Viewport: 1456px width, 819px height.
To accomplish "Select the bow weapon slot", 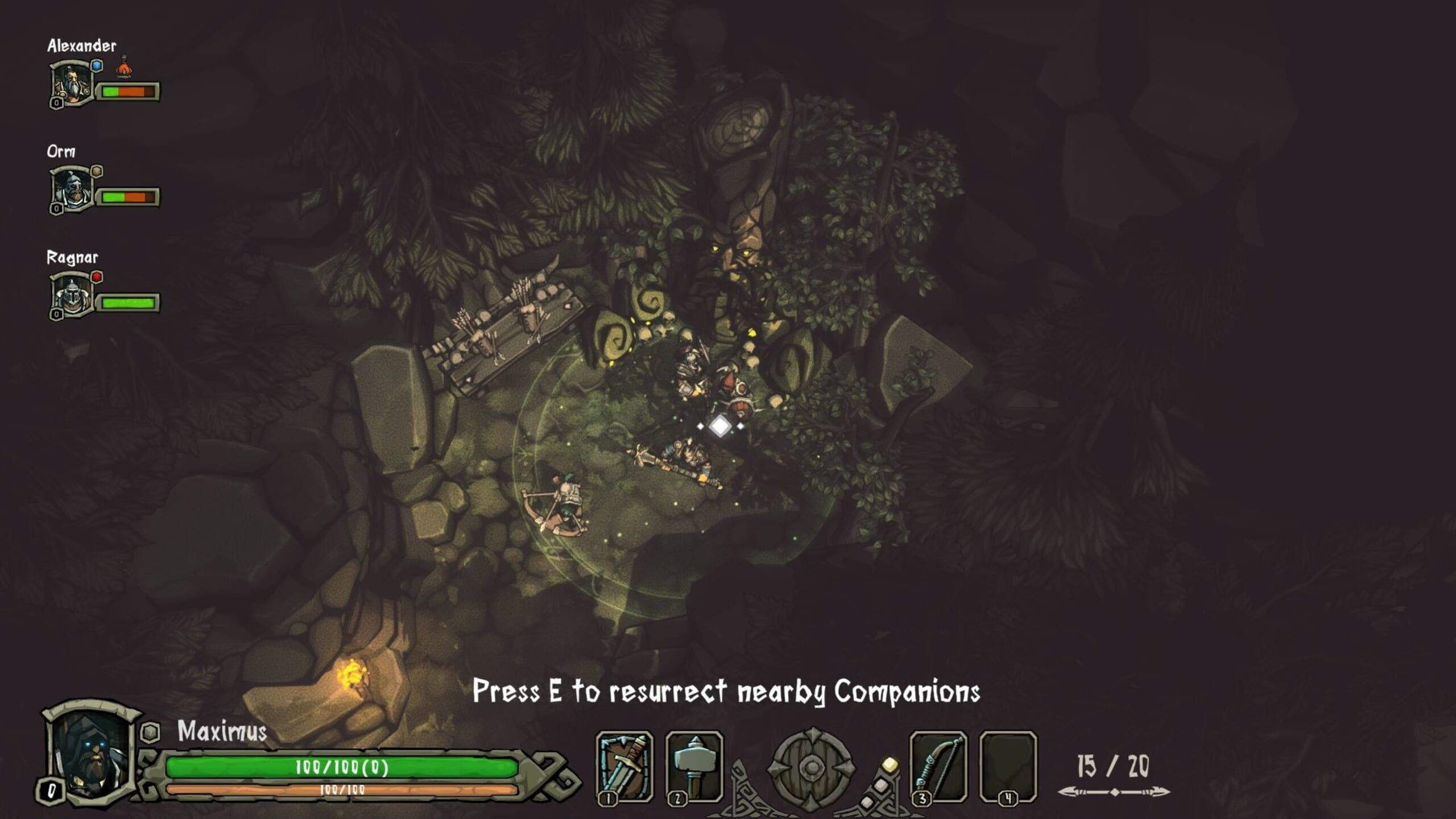I will point(938,766).
